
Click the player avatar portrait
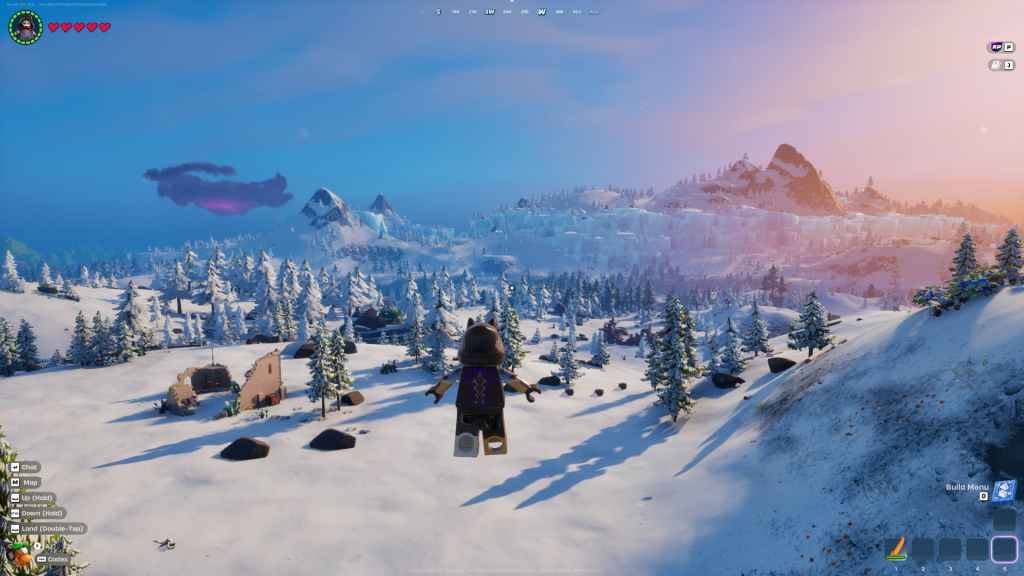(24, 27)
